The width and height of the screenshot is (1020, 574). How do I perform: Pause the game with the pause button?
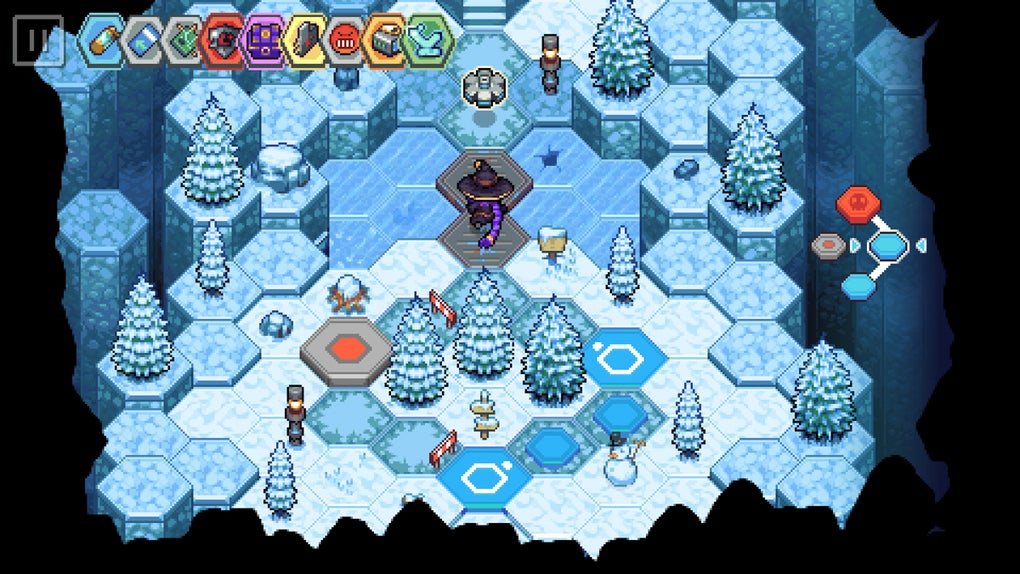(x=38, y=41)
